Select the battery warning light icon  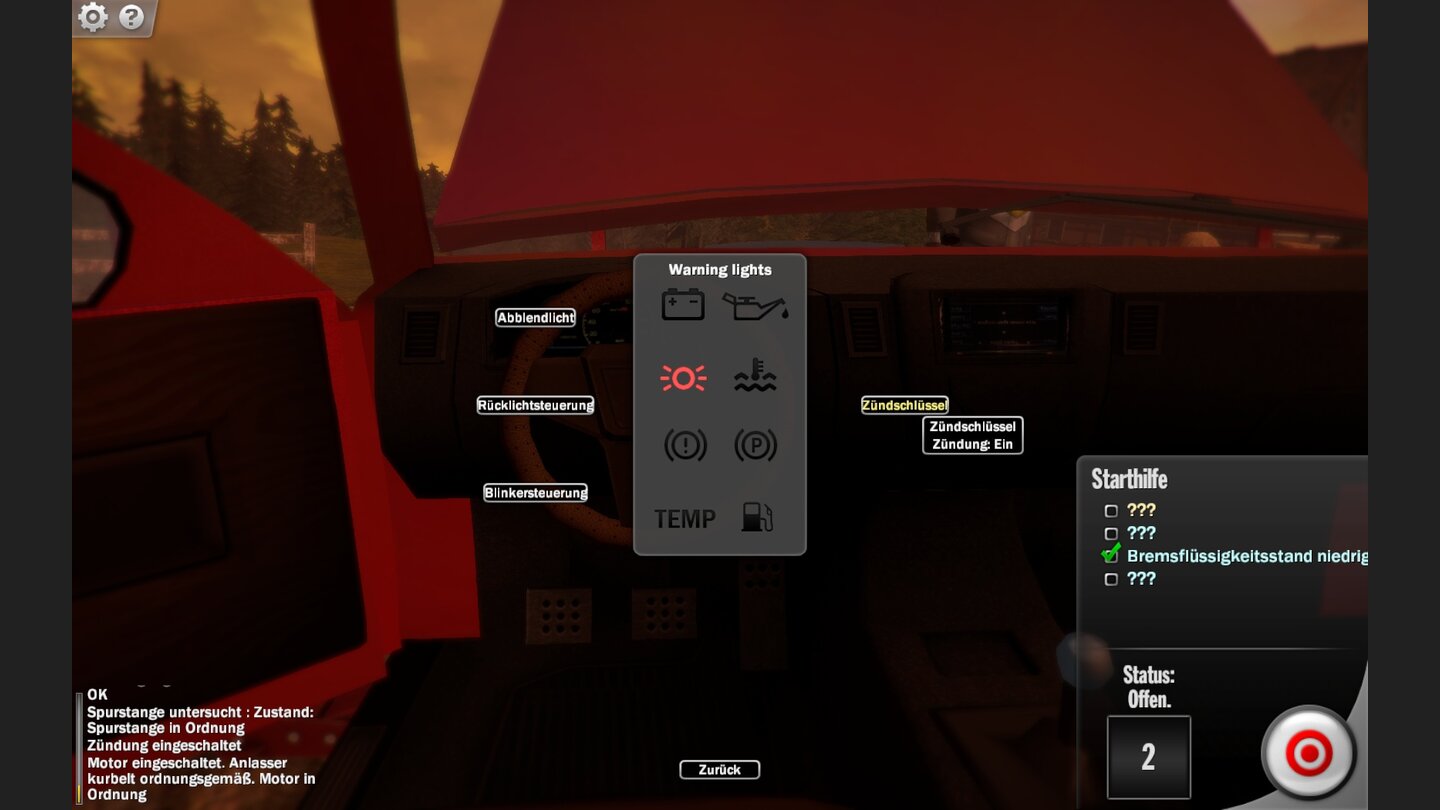[683, 303]
